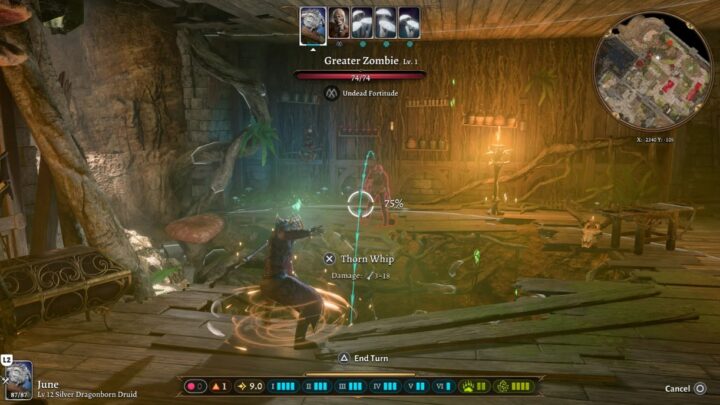Confirm Thorn Whip on the 75% target reticle
The height and width of the screenshot is (405, 720).
(x=360, y=204)
